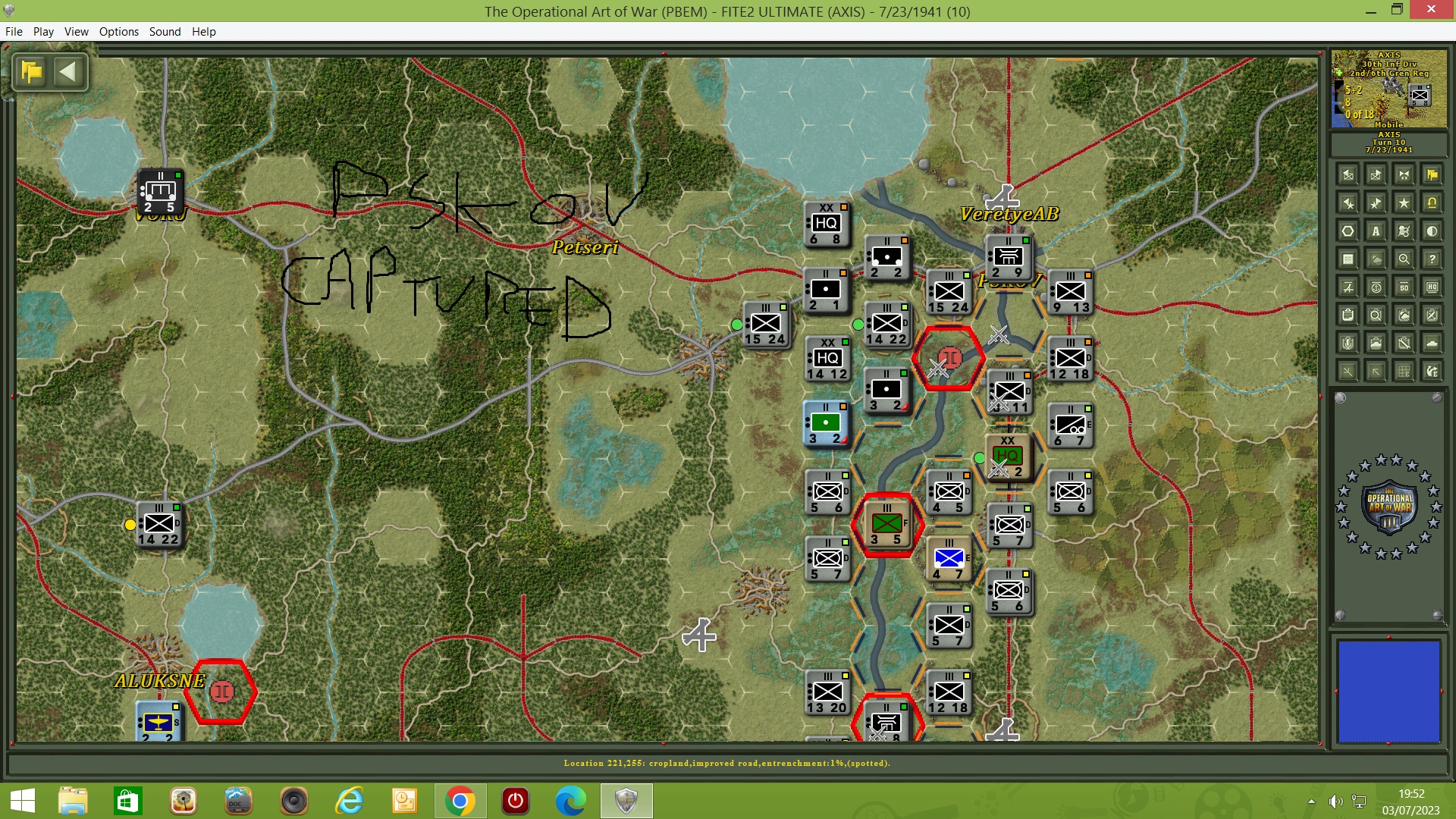
Task: Toggle the half-contrast shading icon
Action: pos(1432,231)
